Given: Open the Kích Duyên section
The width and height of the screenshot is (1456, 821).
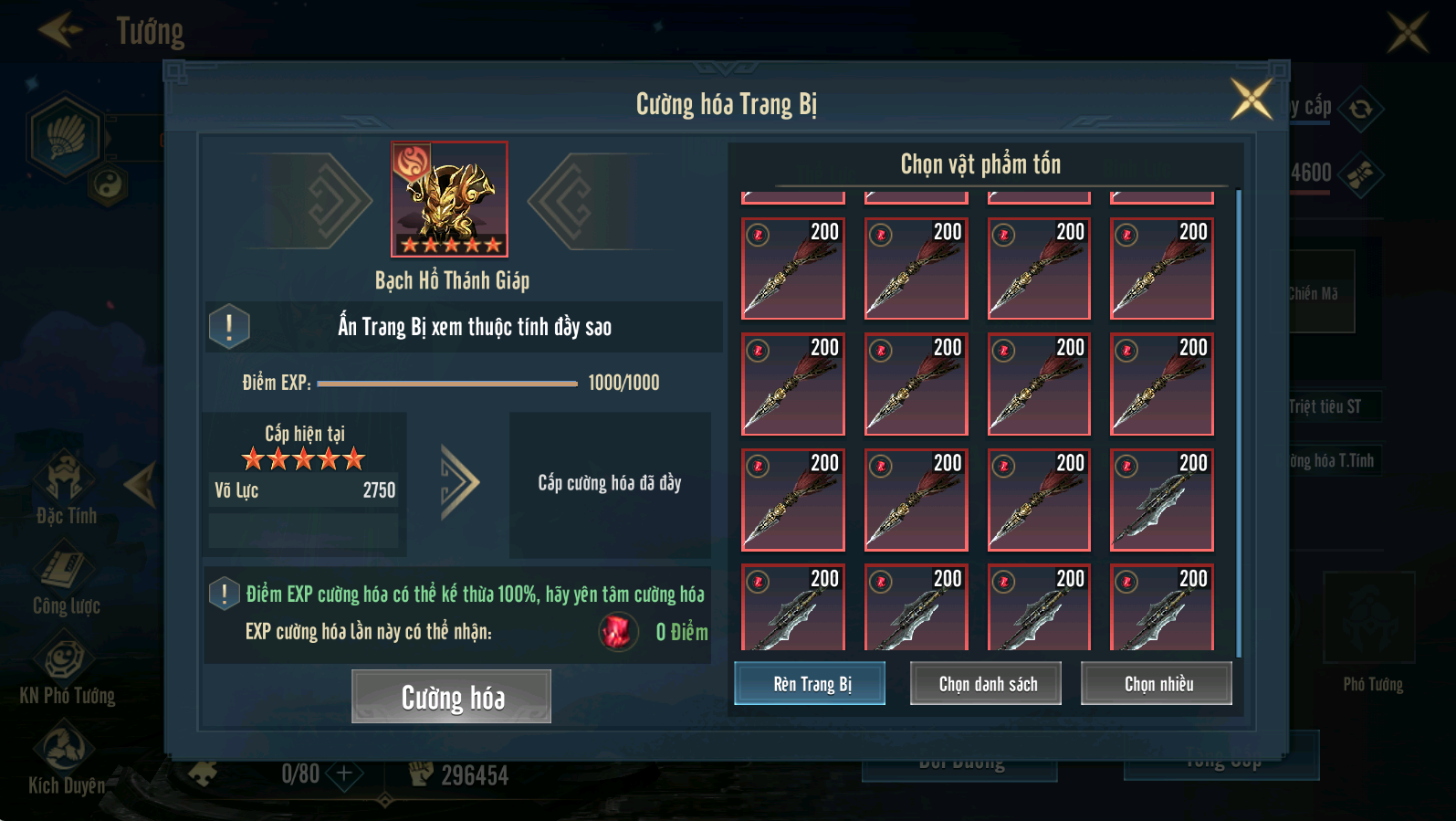Looking at the screenshot, I should tap(66, 758).
